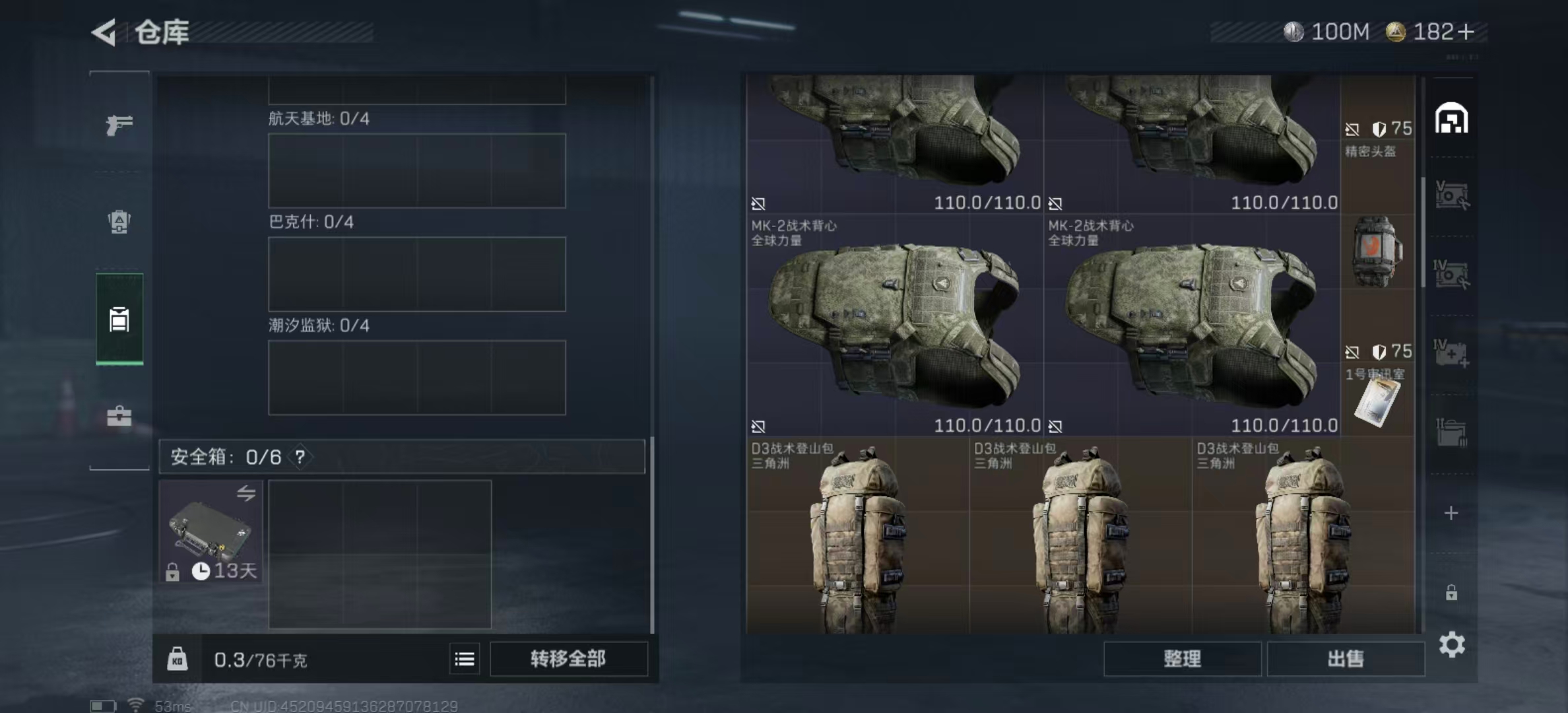Toggle the list view icon beside 转移全部
This screenshot has width=1568, height=713.
click(x=465, y=659)
